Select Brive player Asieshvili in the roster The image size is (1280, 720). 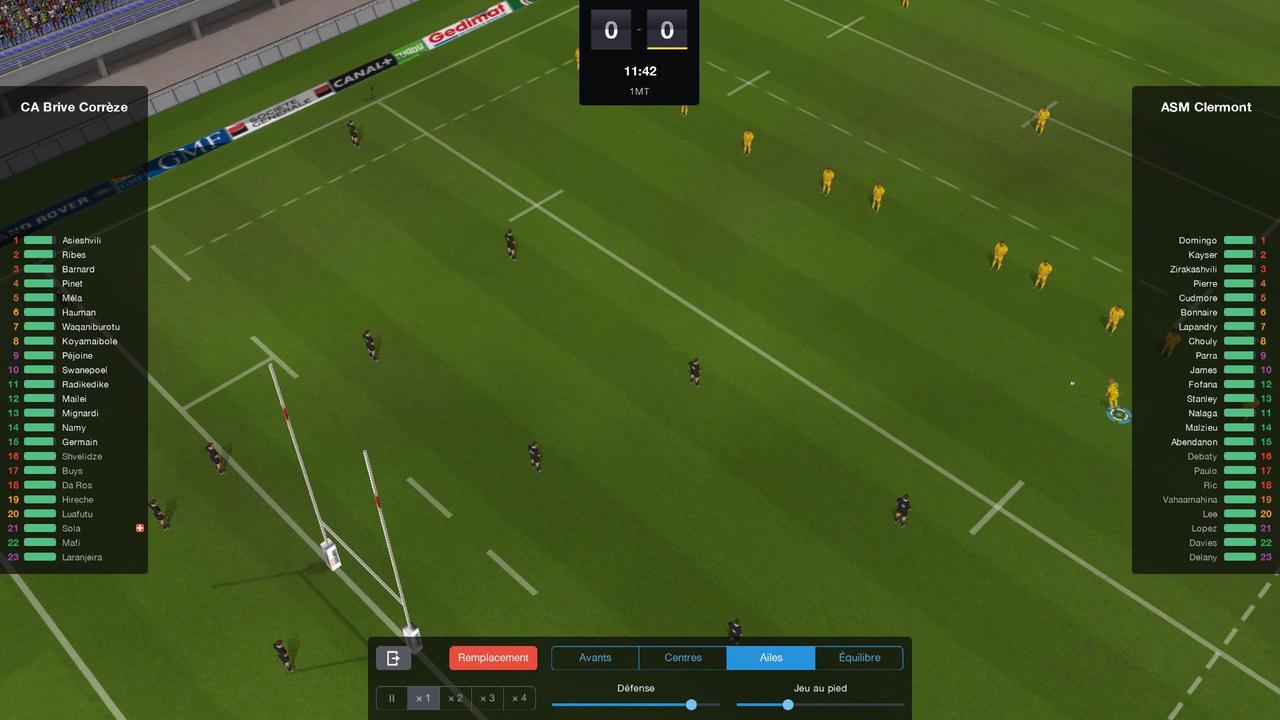point(81,241)
